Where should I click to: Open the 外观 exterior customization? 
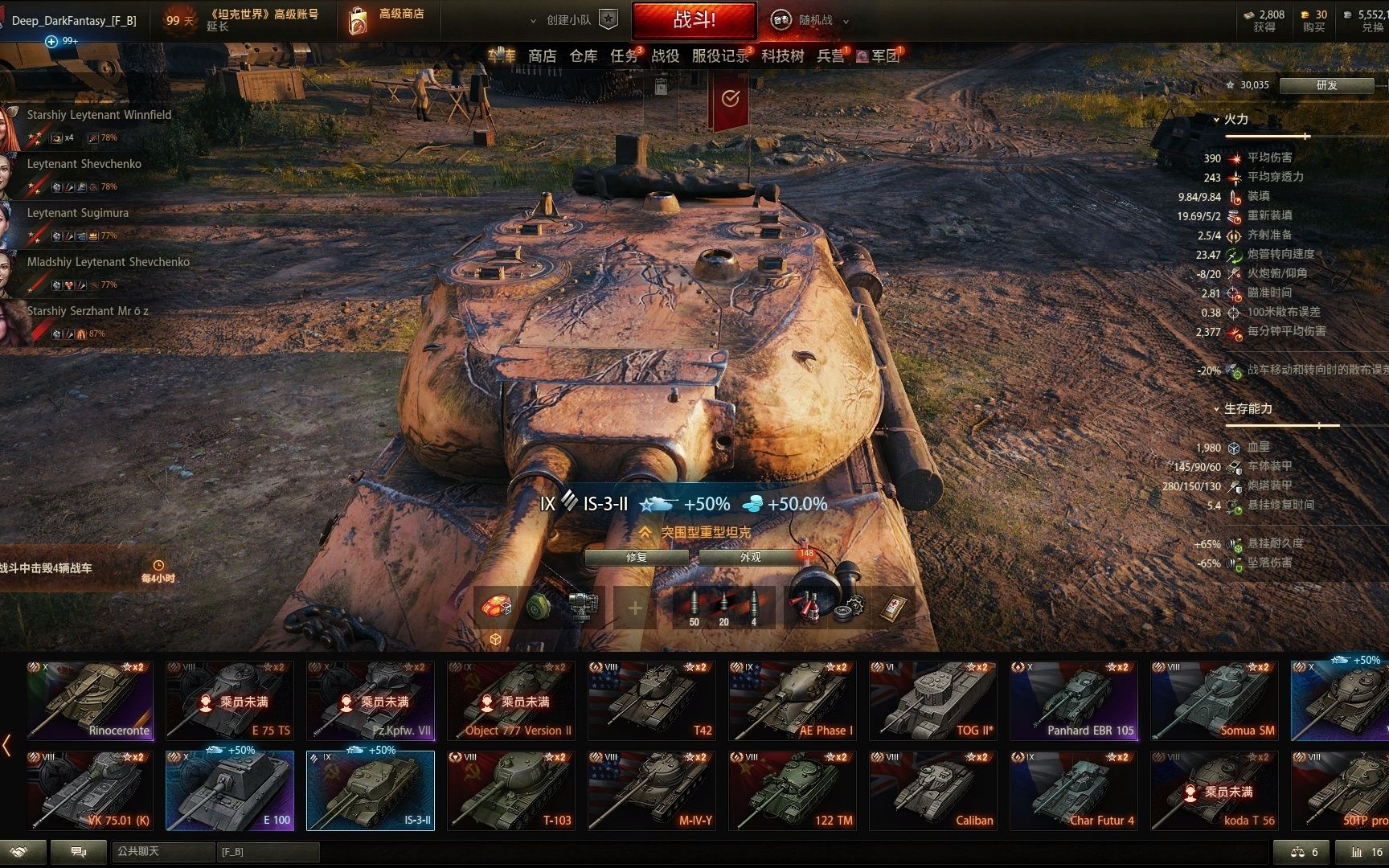coord(750,557)
